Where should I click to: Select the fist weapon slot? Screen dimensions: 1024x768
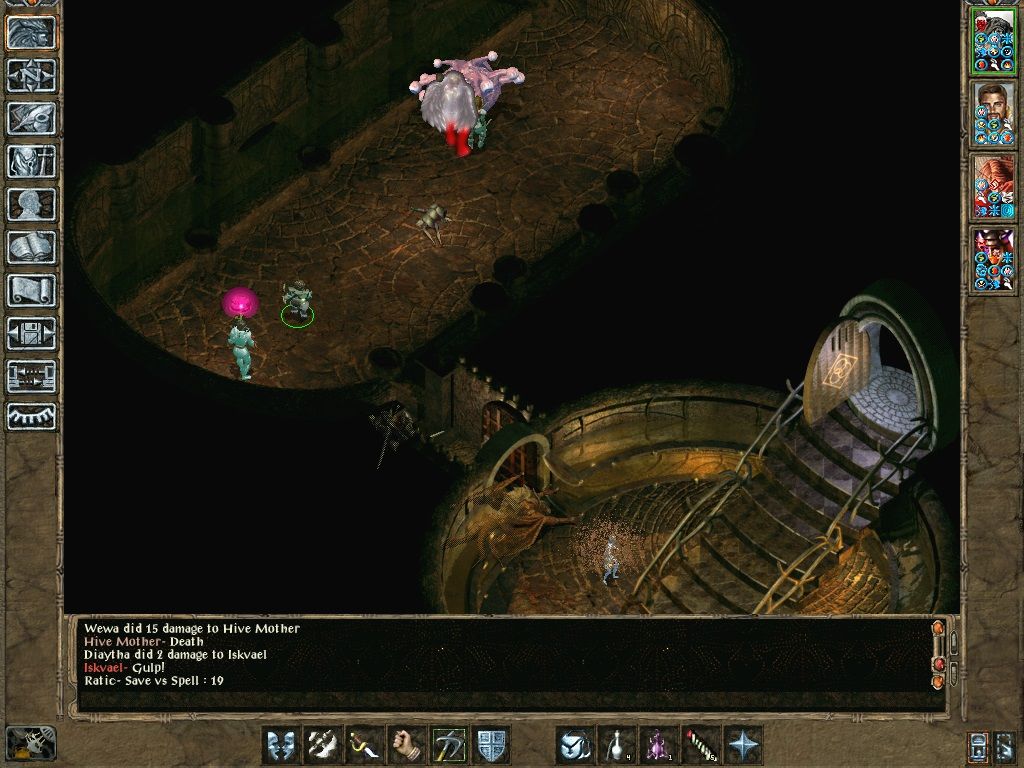pos(407,745)
